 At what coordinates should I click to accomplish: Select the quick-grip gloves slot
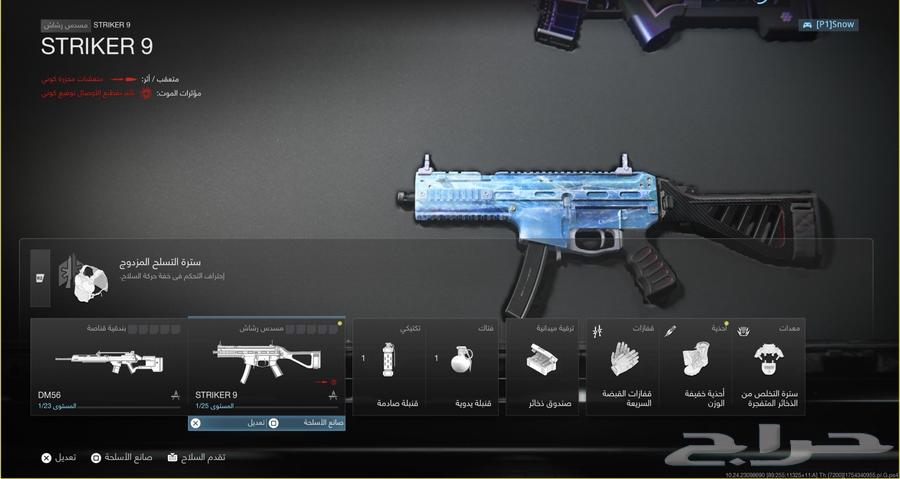point(623,366)
